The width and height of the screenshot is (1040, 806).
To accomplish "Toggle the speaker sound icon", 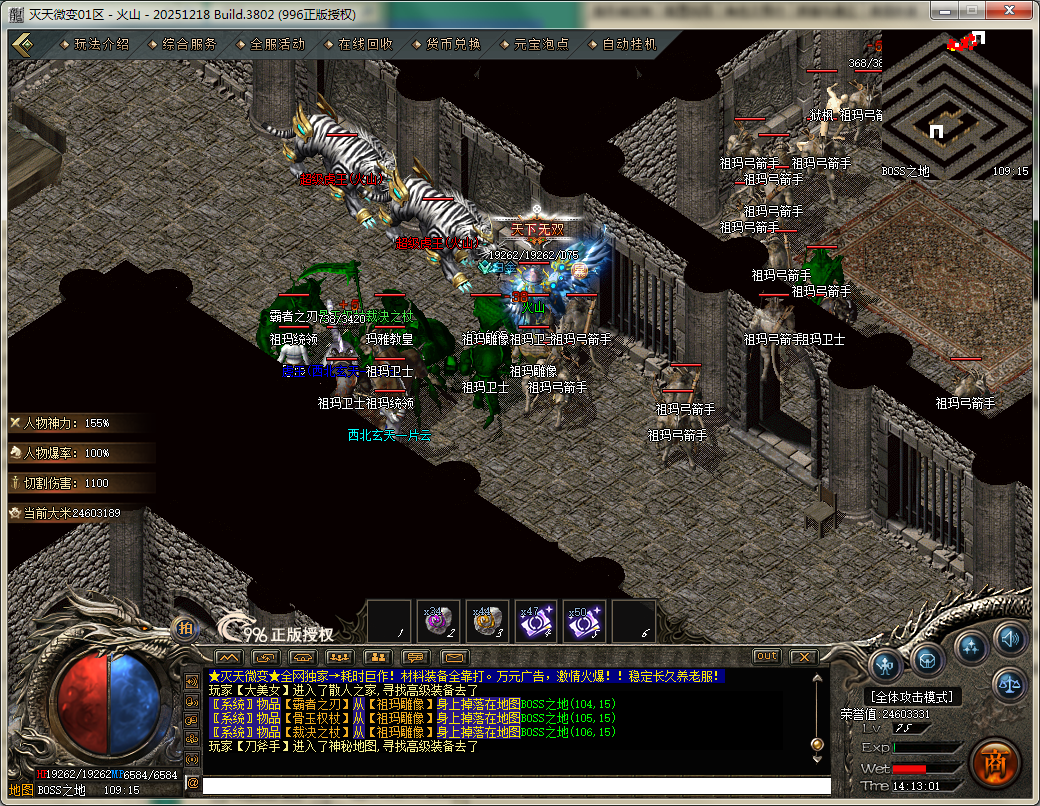I will pyautogui.click(x=1010, y=637).
